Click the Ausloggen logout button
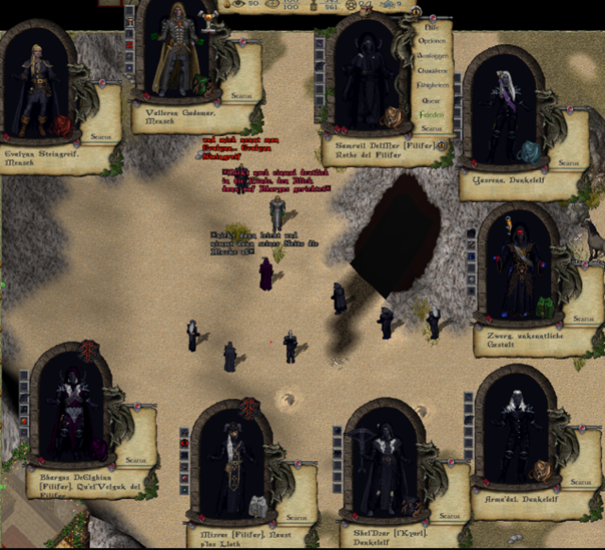Screen dimensions: 605x550 [432, 57]
